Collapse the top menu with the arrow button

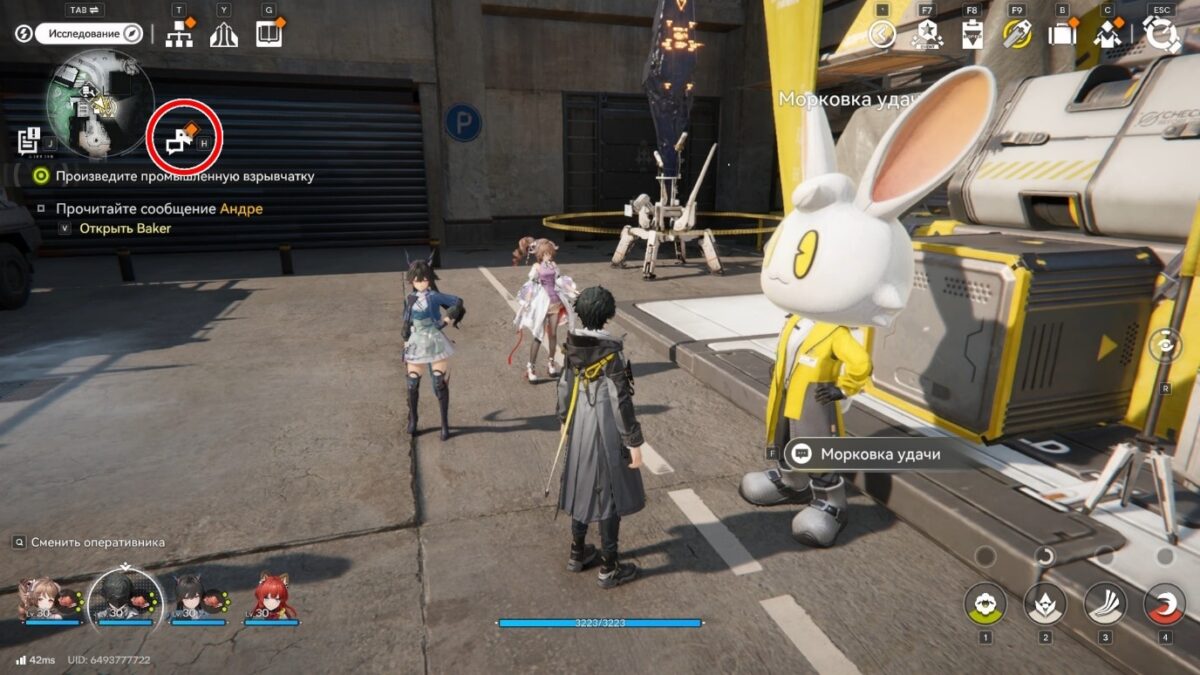click(x=881, y=35)
